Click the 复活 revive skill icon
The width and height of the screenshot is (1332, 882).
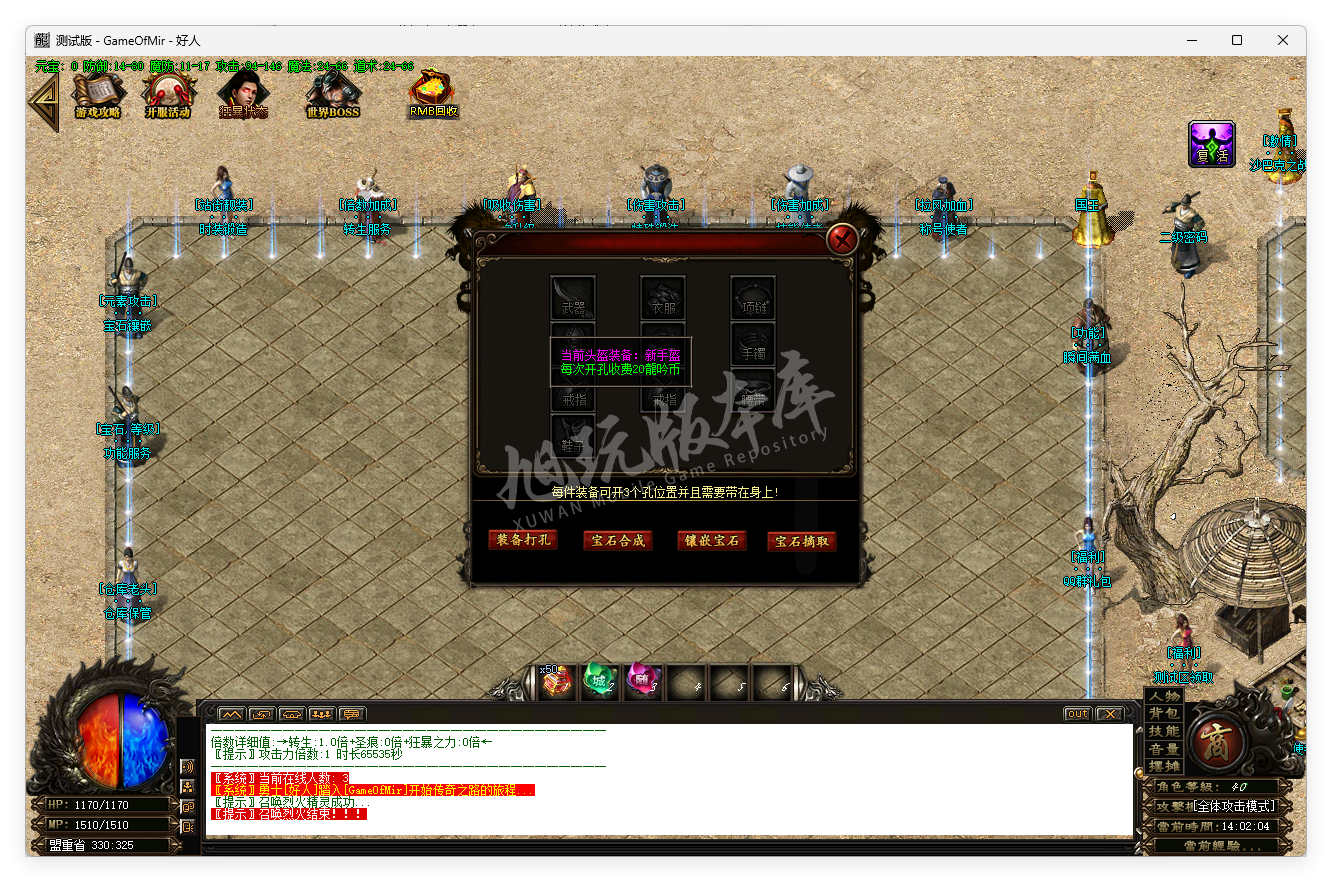[1211, 144]
